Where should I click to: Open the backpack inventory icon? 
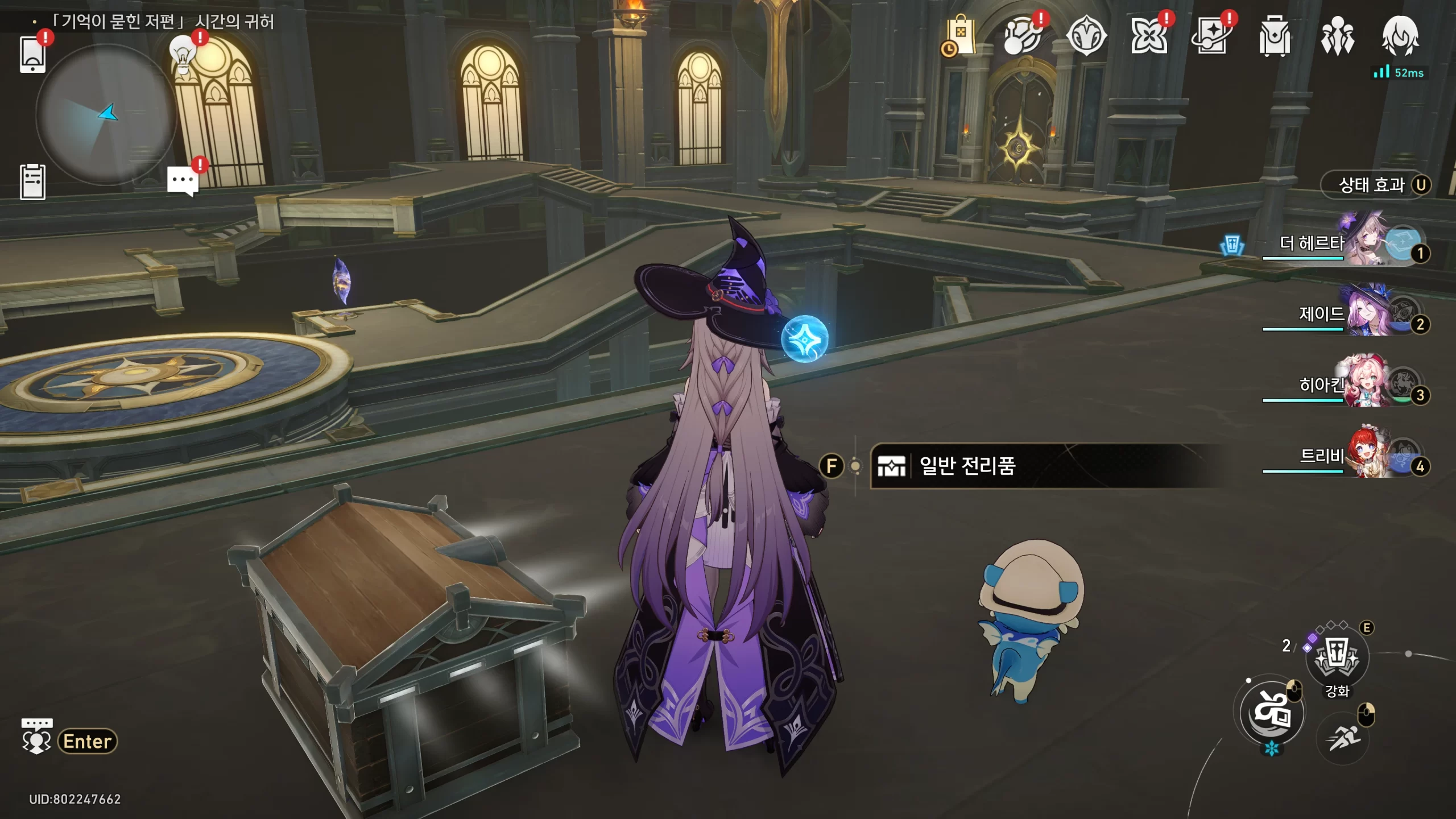1275,36
